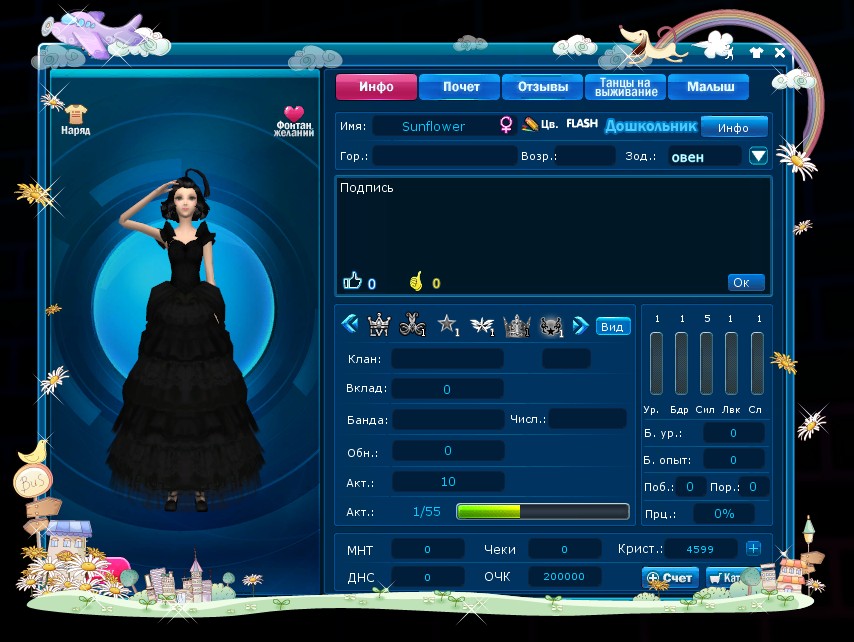
Task: Select the pink Инфо tab
Action: point(375,87)
